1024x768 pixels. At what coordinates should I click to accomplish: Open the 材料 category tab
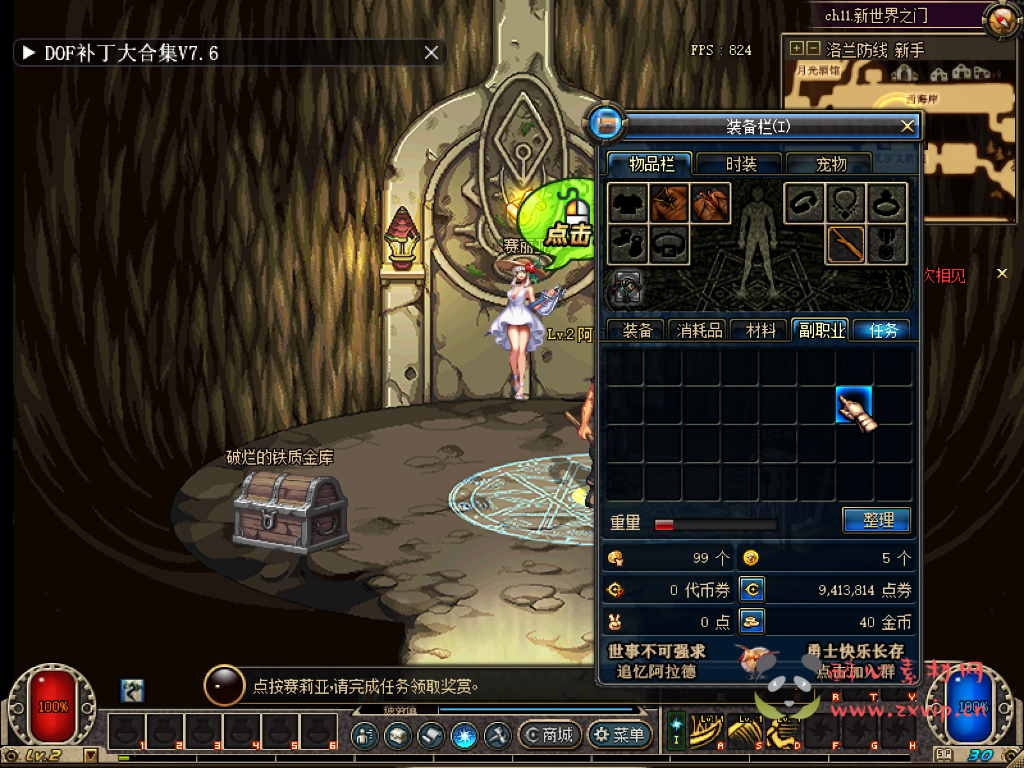[x=760, y=330]
